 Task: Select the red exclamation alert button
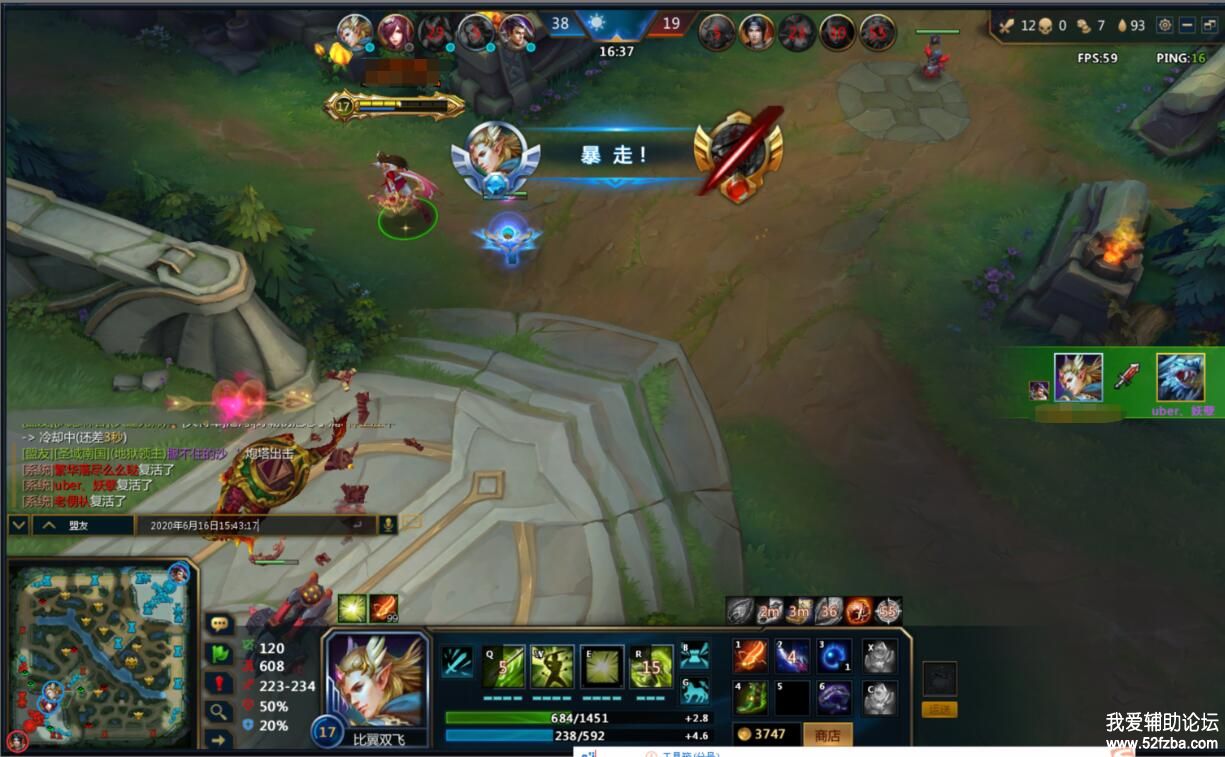click(x=219, y=682)
